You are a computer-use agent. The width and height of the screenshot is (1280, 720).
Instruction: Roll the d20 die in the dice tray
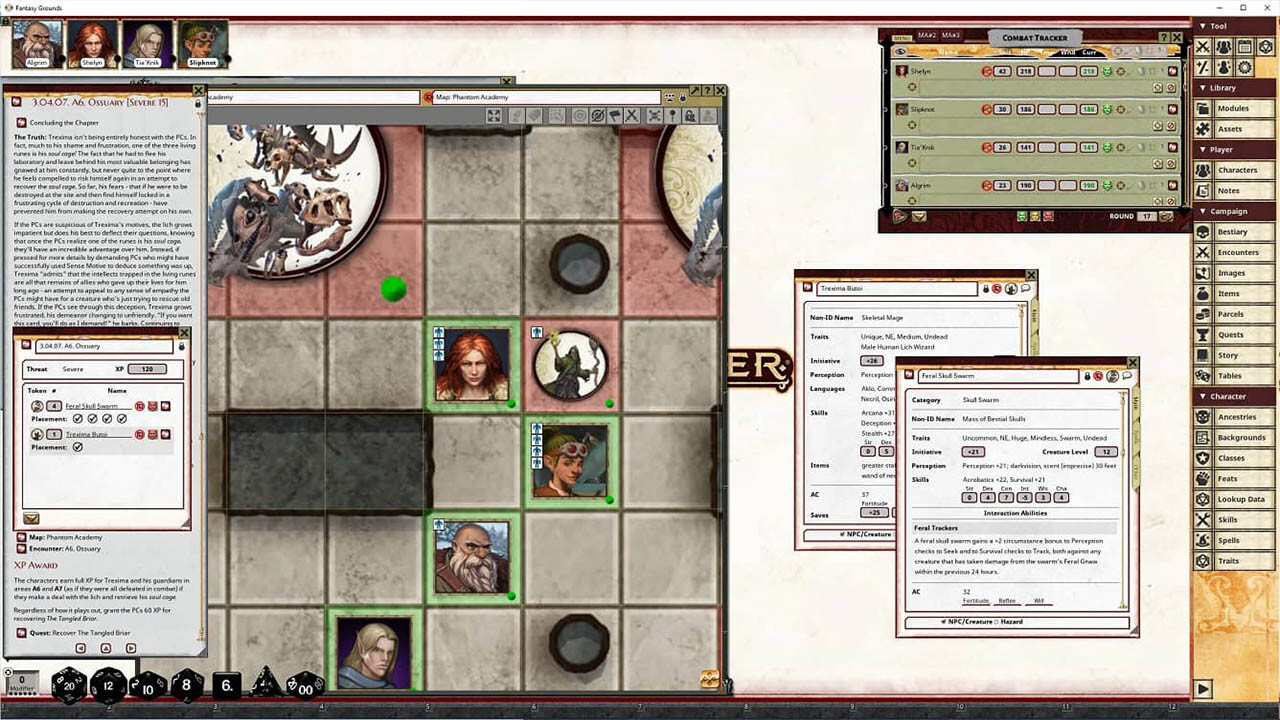(x=69, y=686)
